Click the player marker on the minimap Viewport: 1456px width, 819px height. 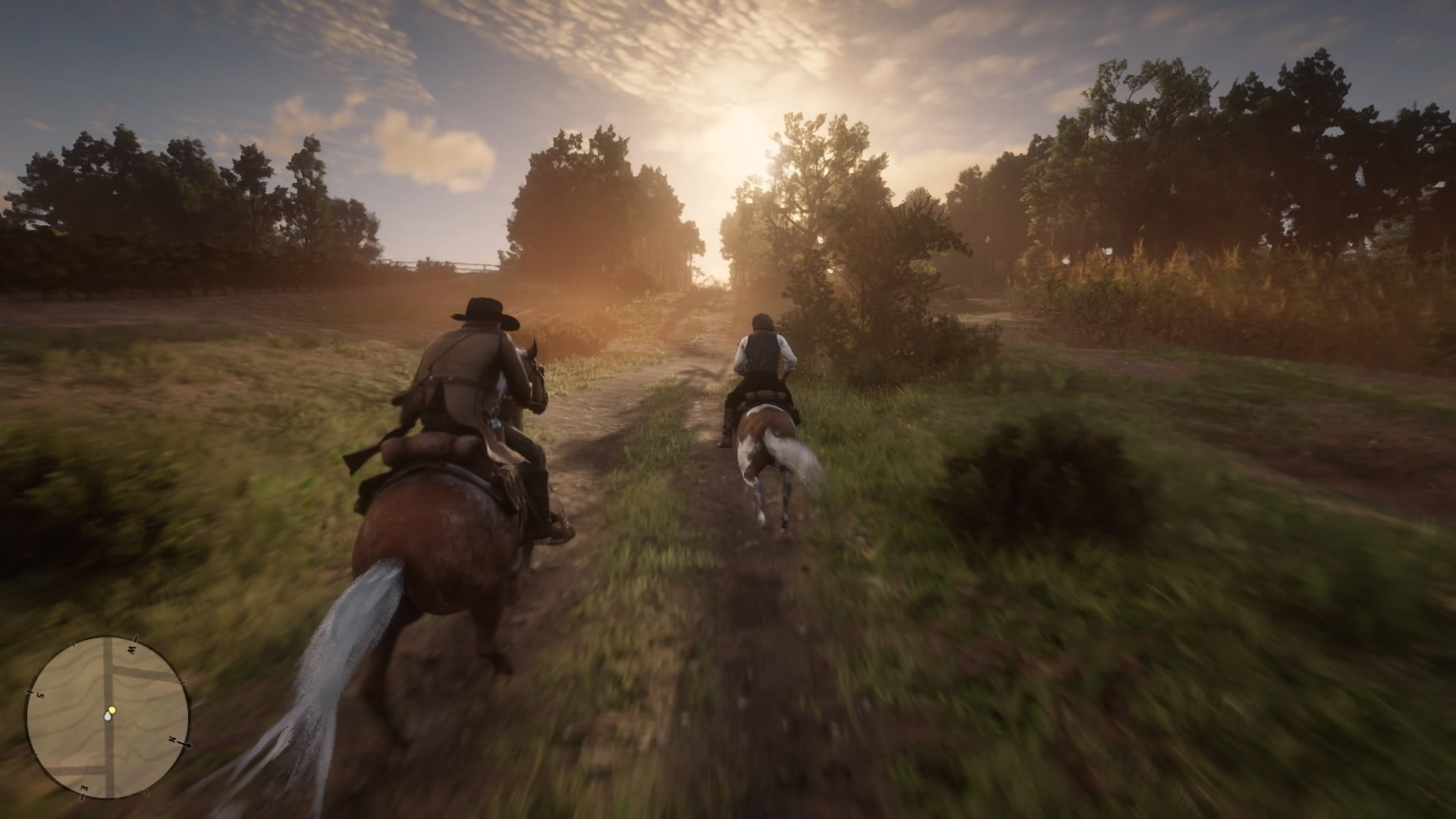point(112,709)
